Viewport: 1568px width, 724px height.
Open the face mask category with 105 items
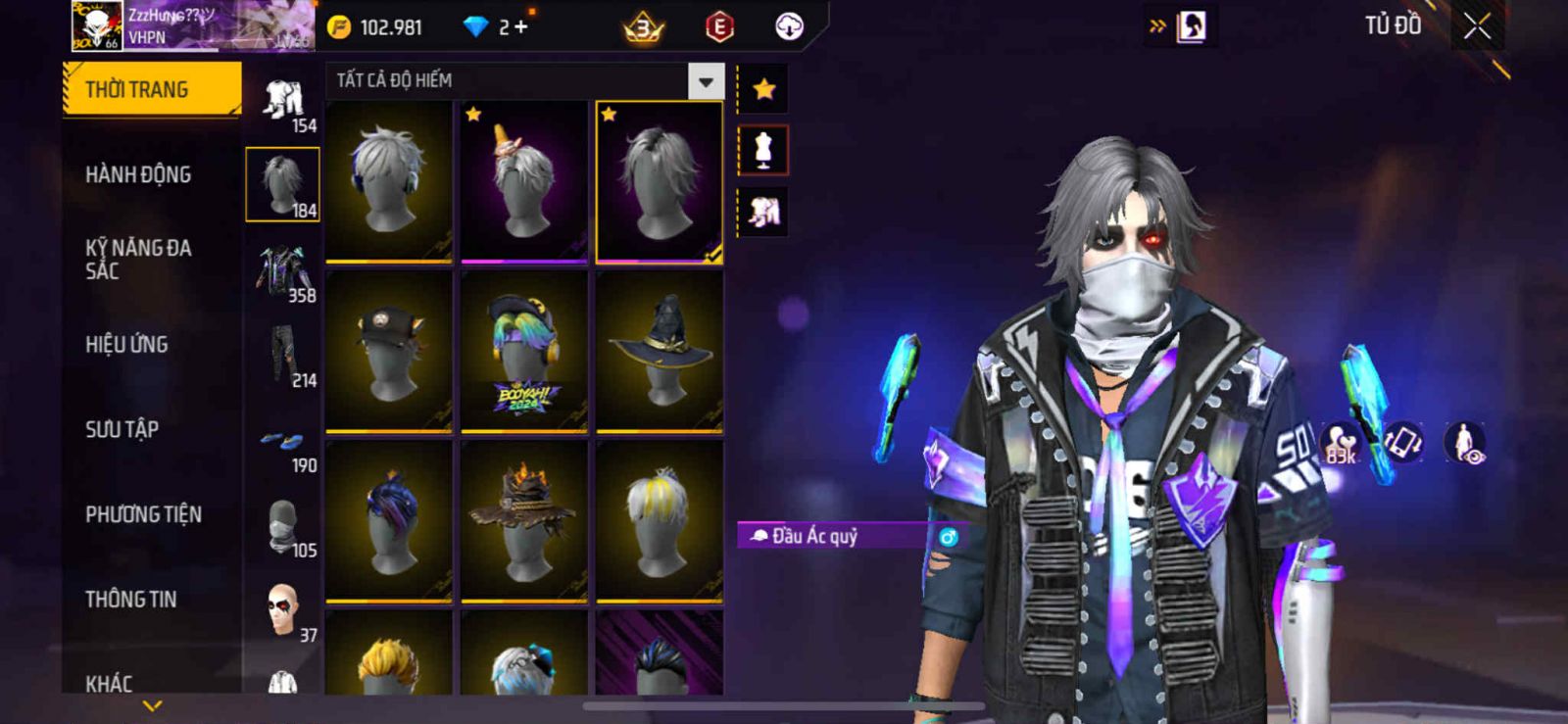[x=283, y=529]
